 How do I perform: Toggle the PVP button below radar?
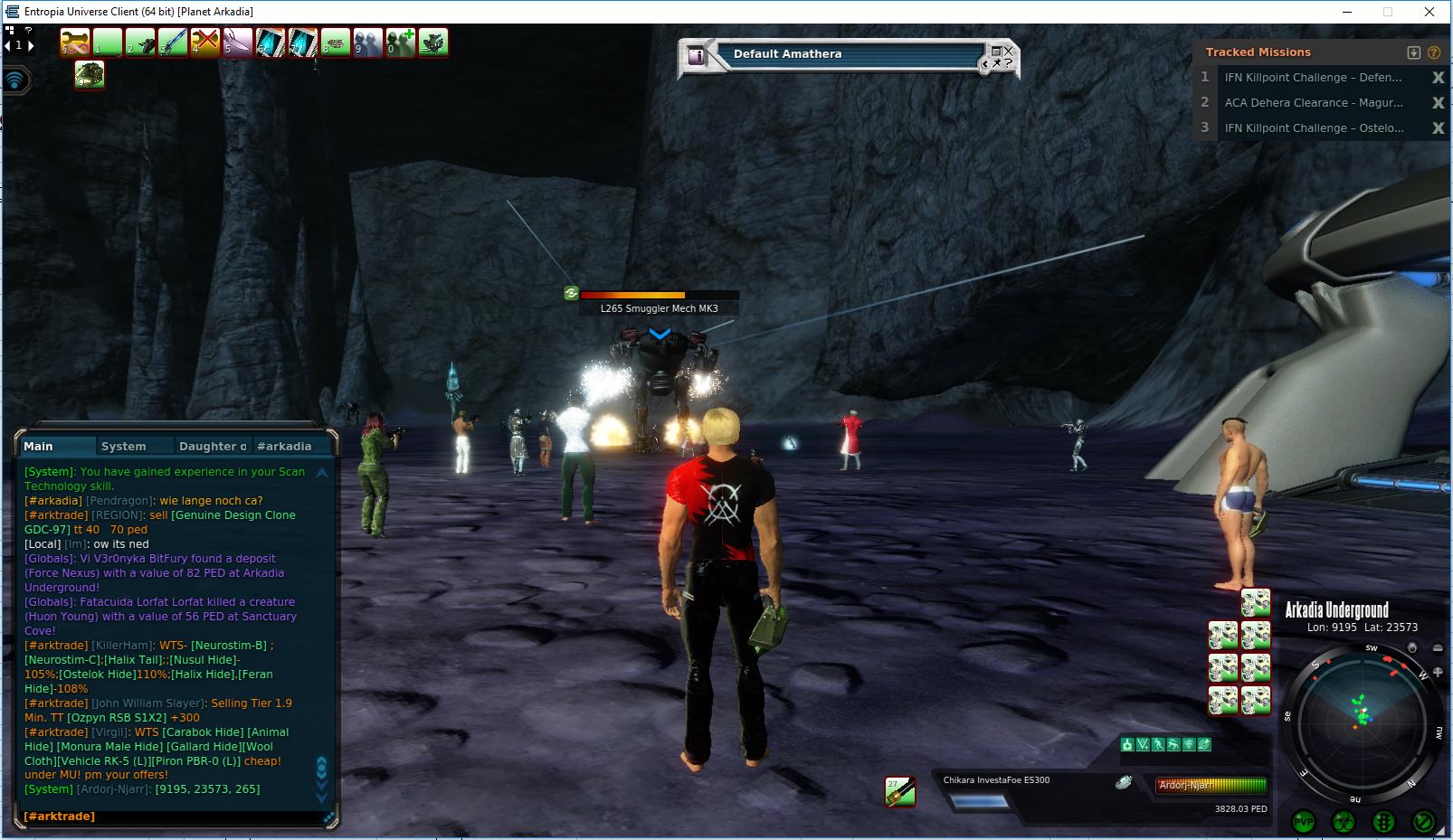[1304, 821]
